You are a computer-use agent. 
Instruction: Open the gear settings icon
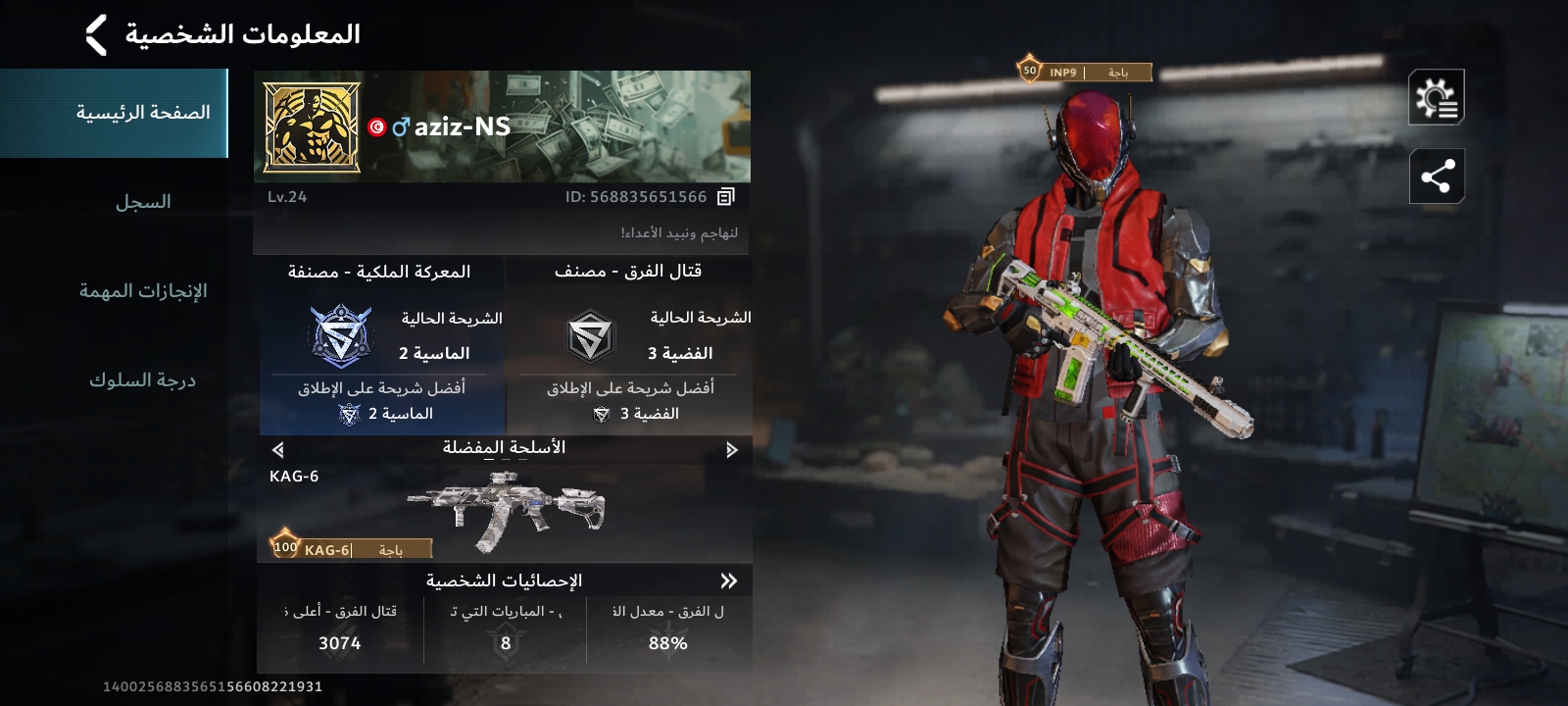(1436, 97)
